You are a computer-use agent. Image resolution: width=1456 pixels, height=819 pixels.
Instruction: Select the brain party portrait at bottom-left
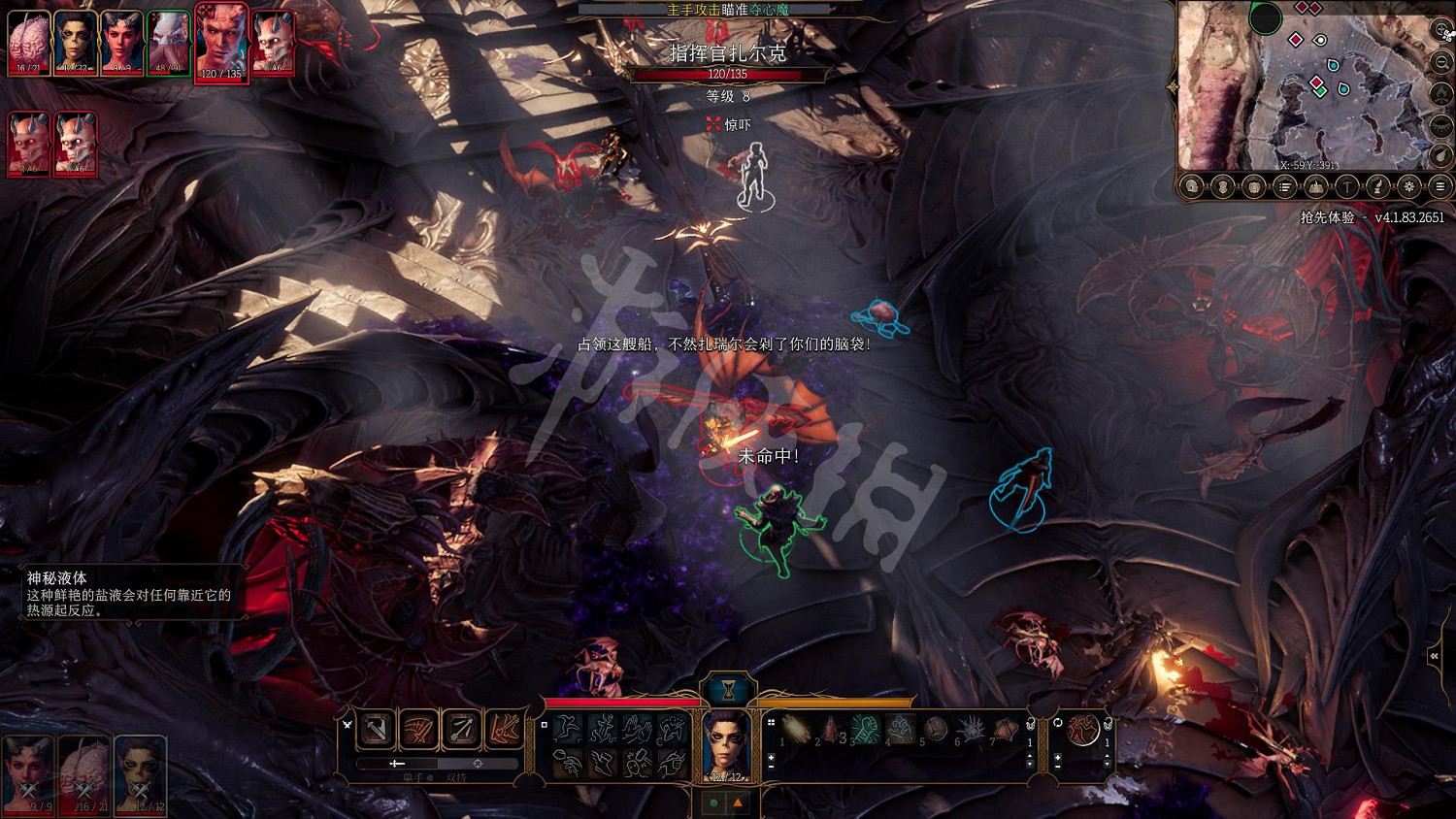85,774
